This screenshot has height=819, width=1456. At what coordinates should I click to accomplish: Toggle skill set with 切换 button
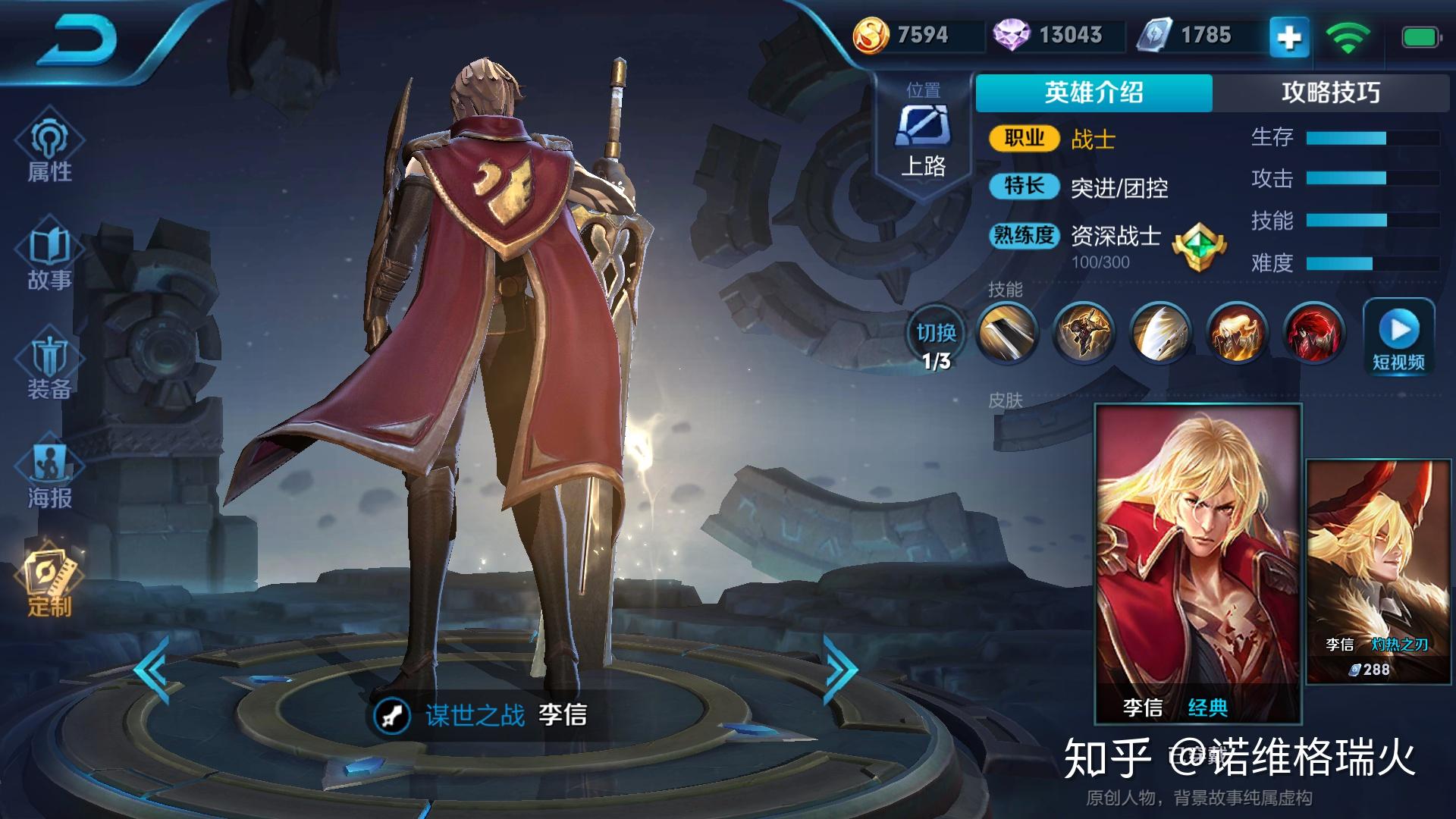pos(936,343)
